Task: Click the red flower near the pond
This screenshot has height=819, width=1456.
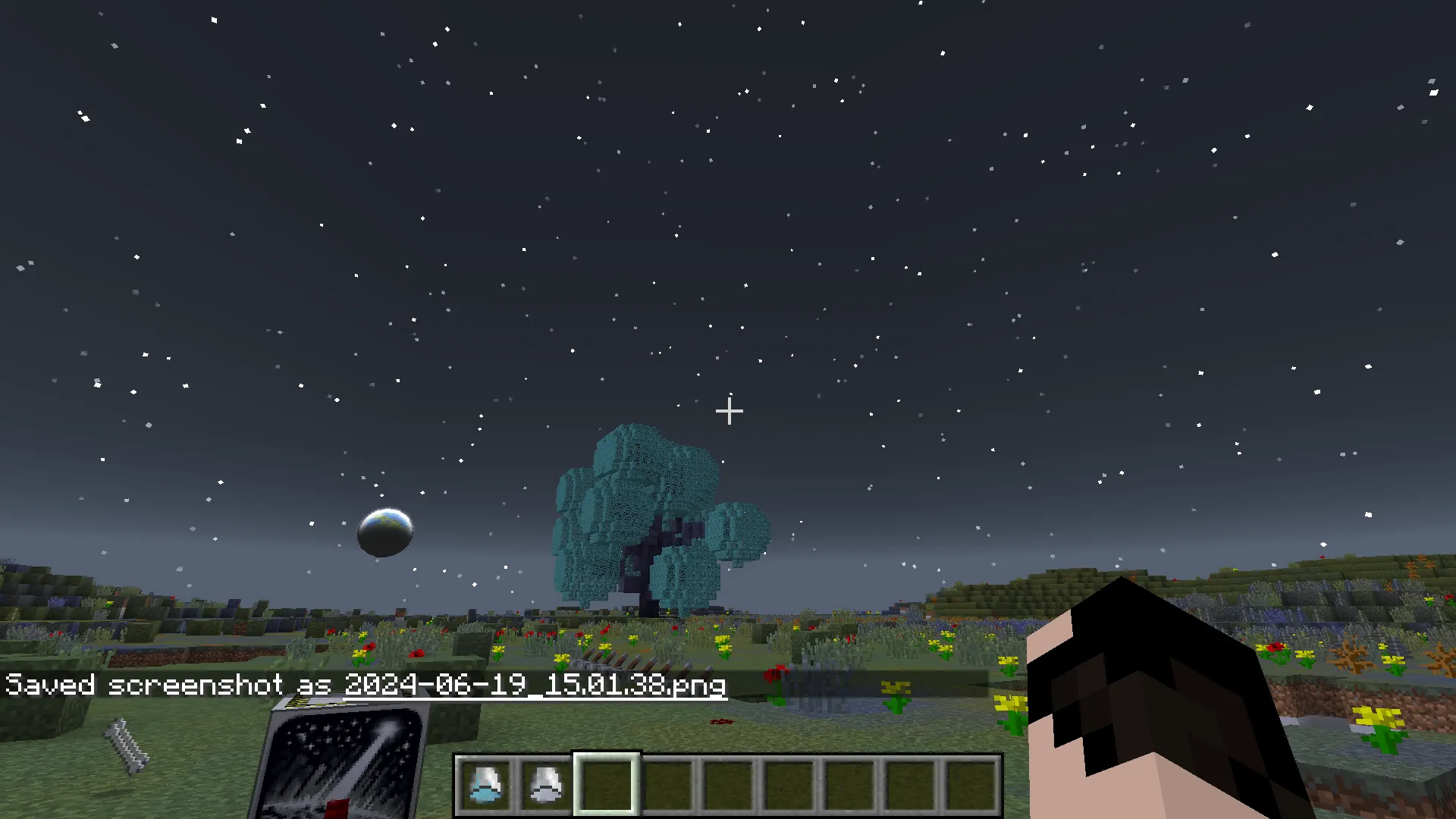Action: [x=775, y=673]
